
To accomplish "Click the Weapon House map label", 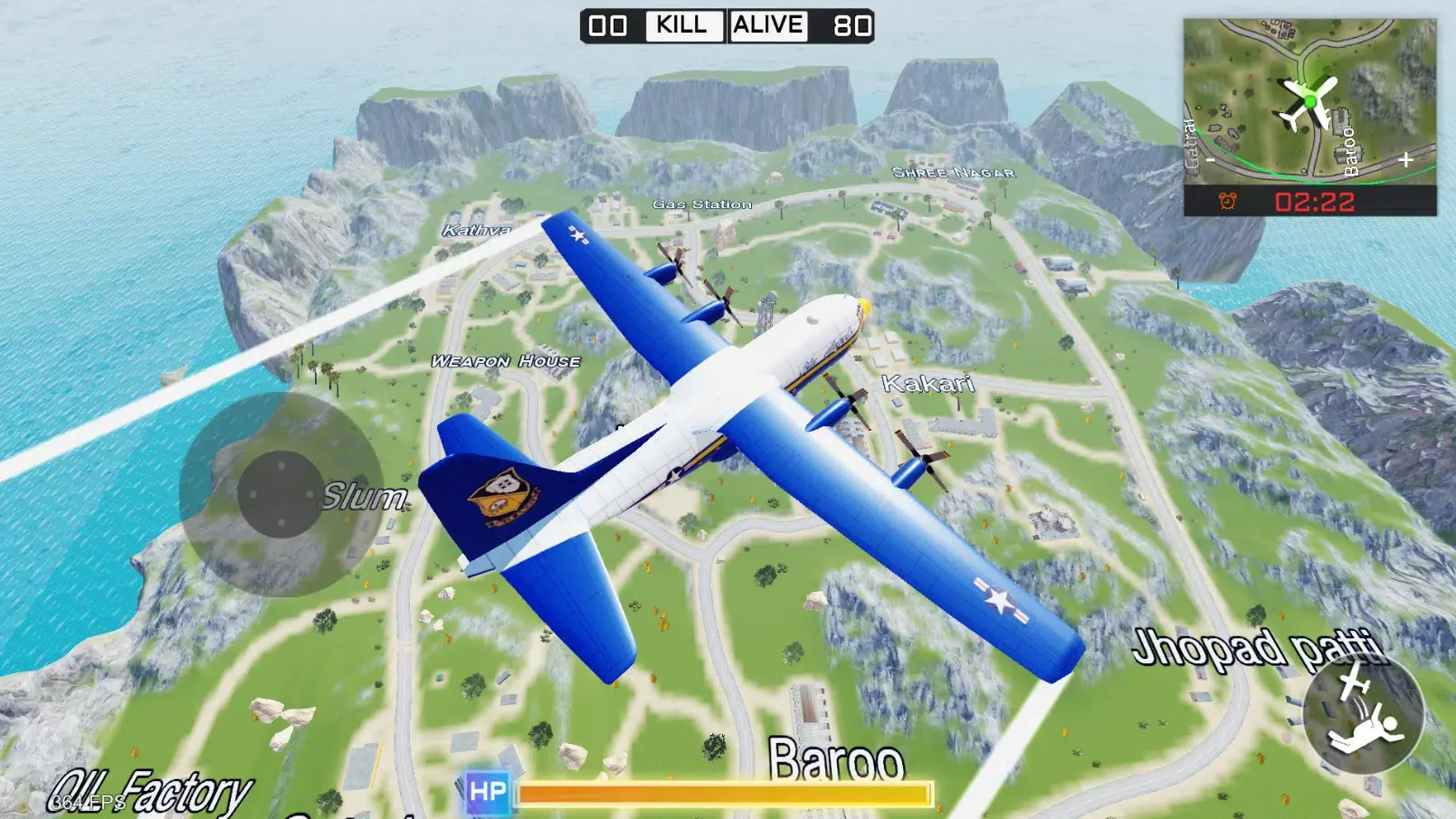I will click(x=504, y=360).
